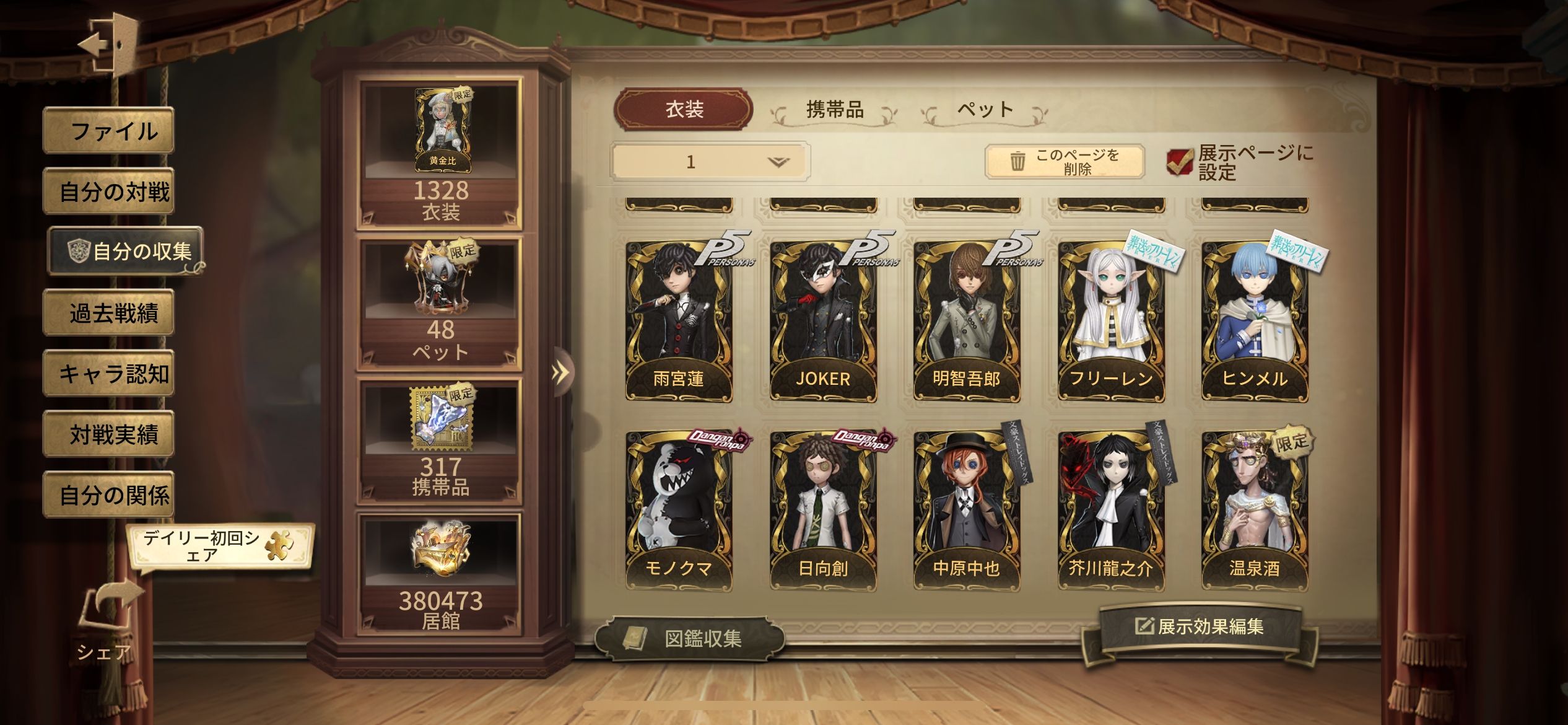
Task: Open the page number dropdown
Action: (710, 162)
